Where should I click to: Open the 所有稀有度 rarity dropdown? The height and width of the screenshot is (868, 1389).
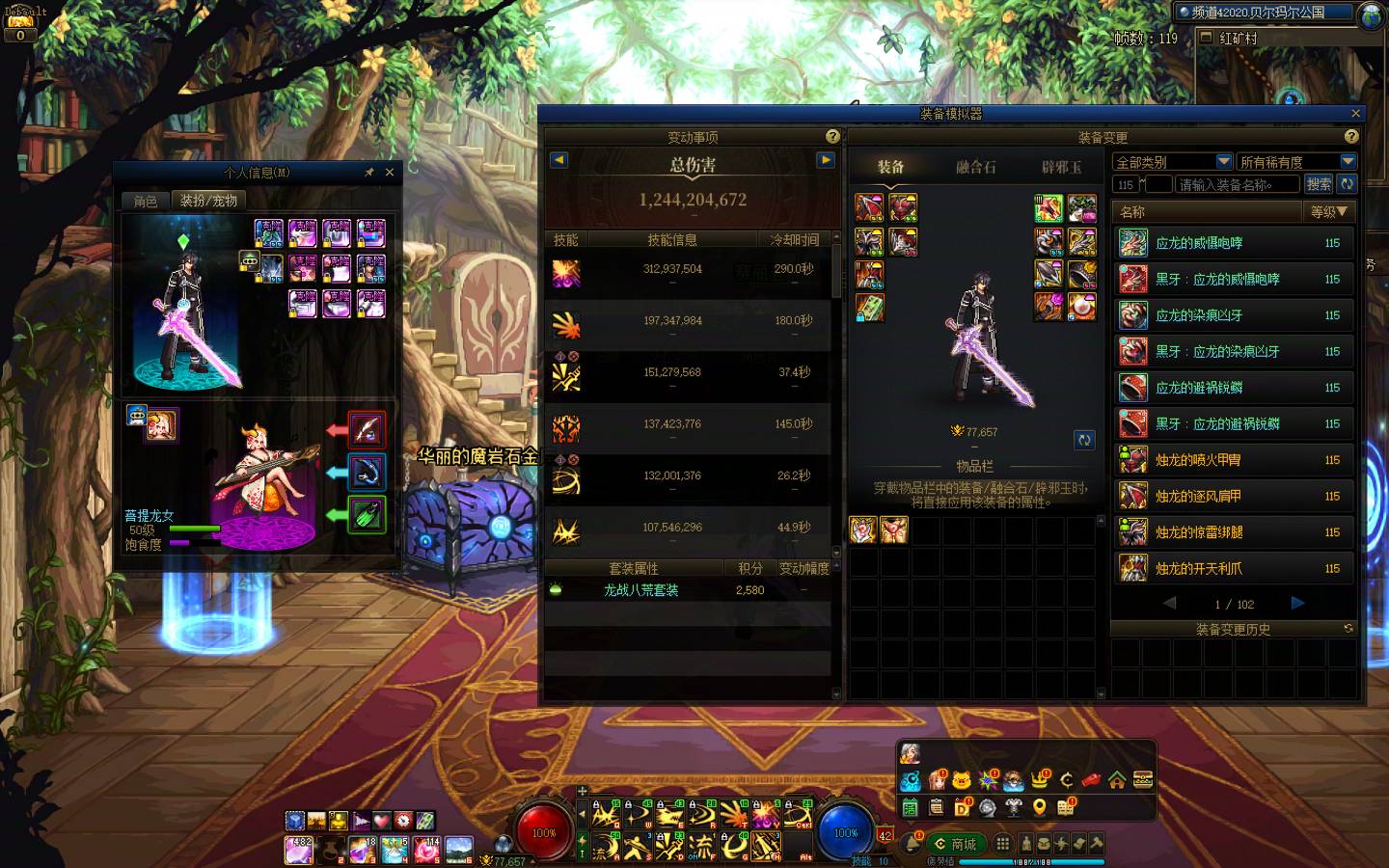coord(1296,162)
